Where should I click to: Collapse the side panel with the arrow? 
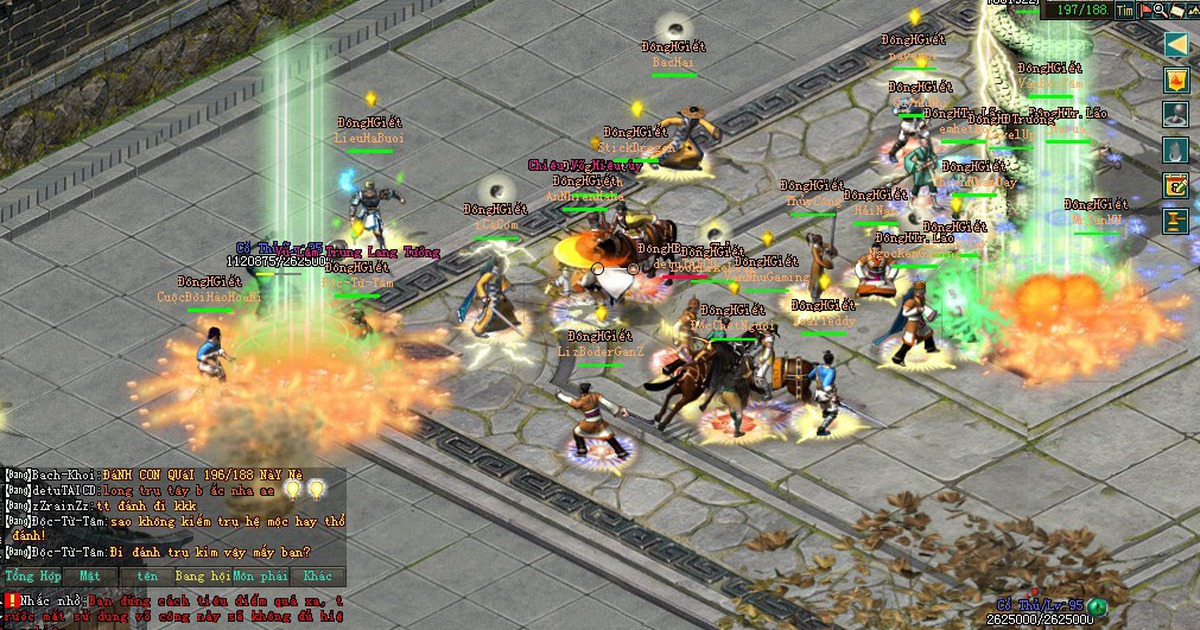pos(1176,44)
